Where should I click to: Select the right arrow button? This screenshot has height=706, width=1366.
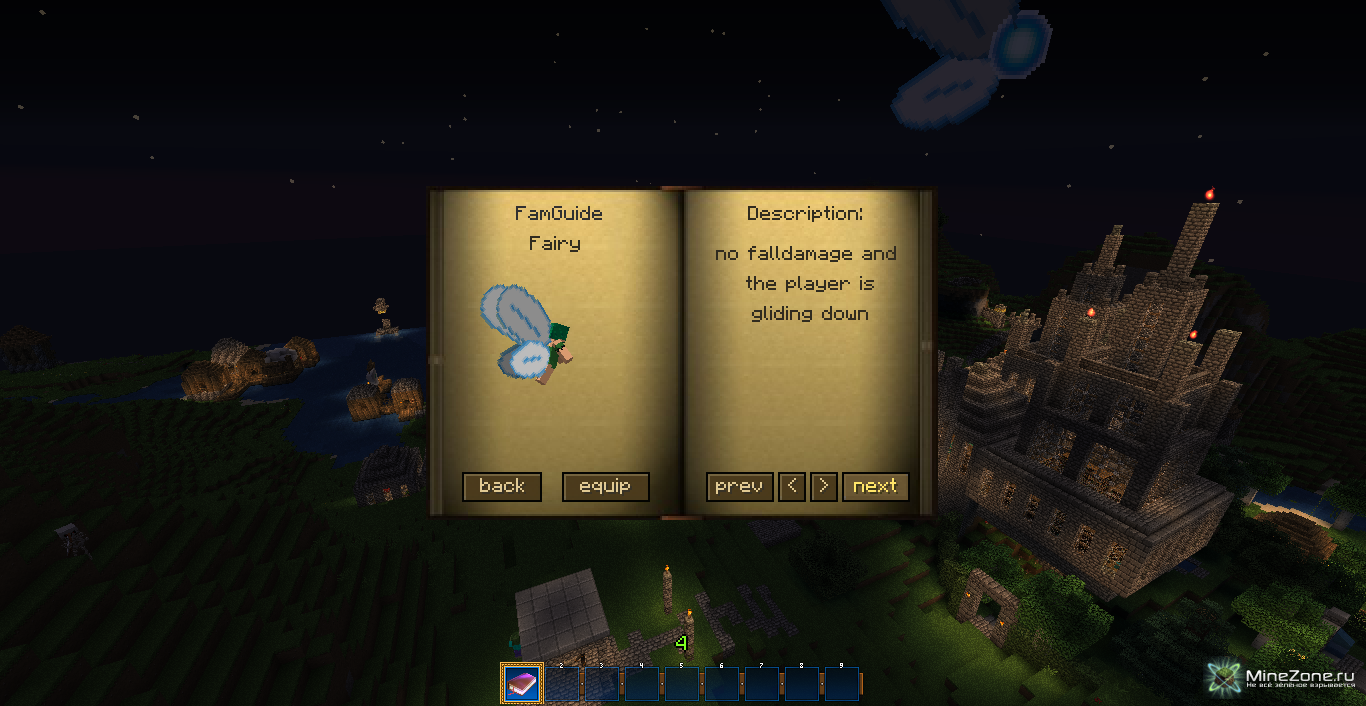[x=824, y=487]
